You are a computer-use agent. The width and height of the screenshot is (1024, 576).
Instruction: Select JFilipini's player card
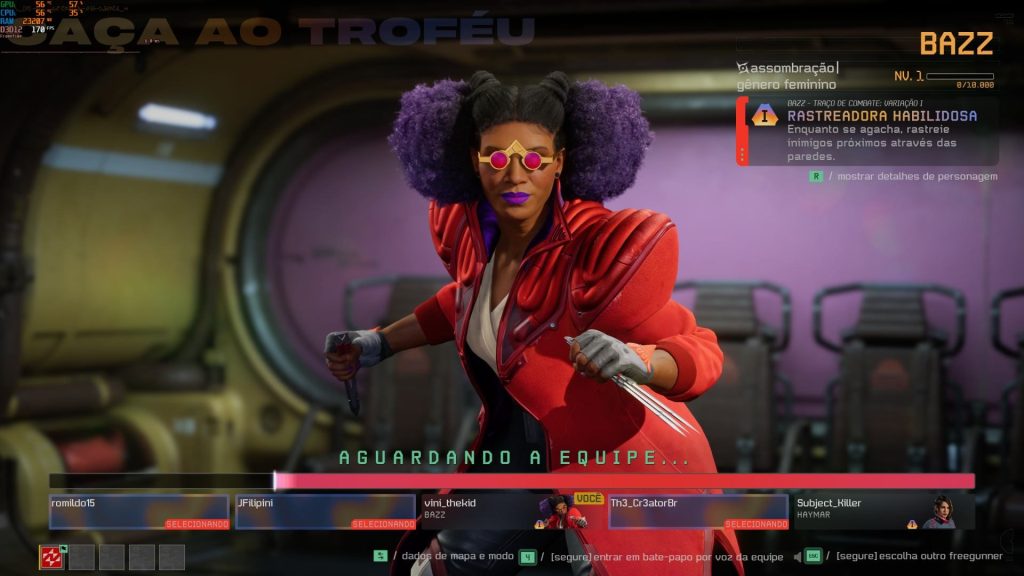[x=325, y=511]
